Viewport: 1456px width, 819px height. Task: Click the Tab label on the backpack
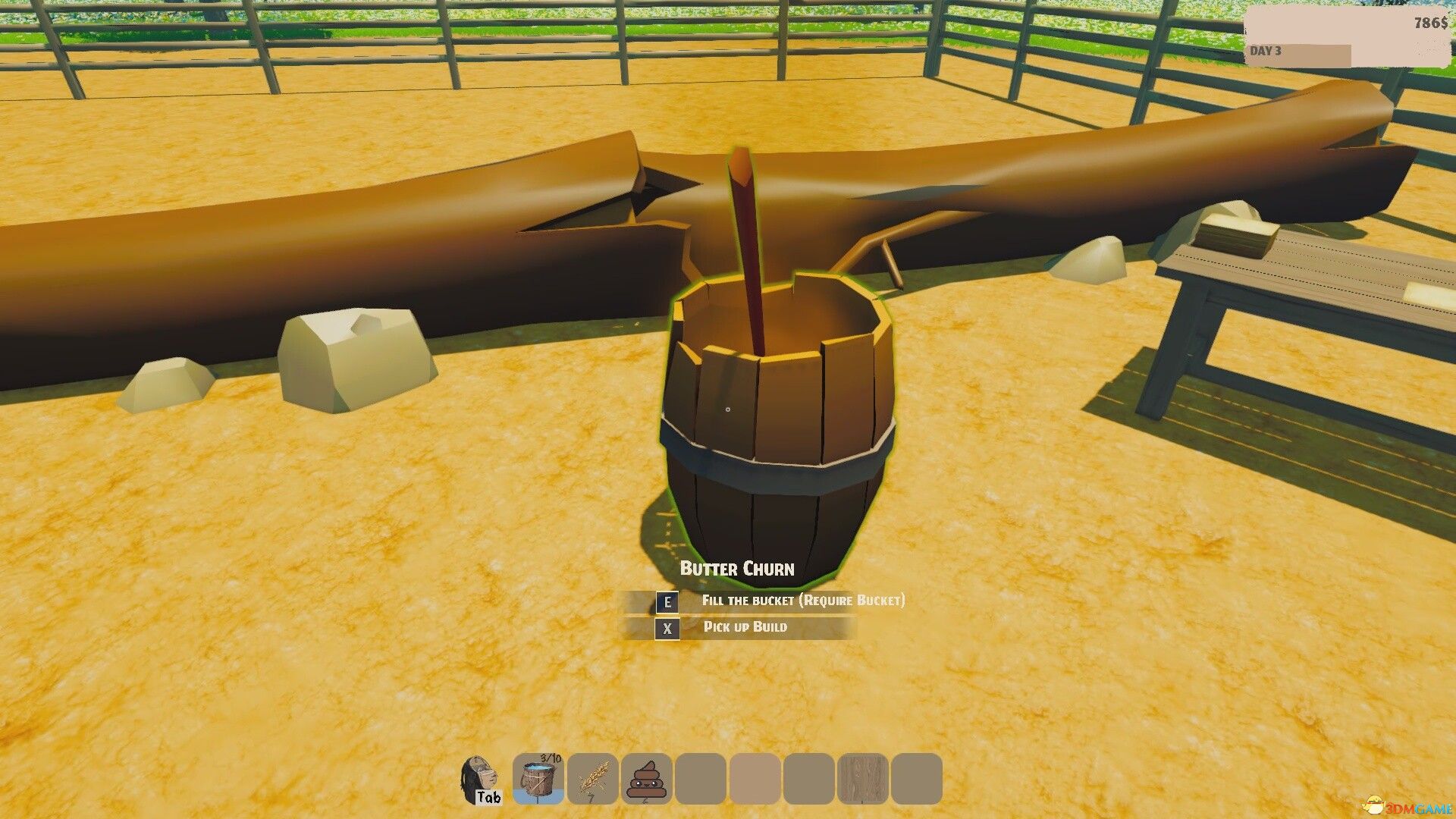pos(488,796)
